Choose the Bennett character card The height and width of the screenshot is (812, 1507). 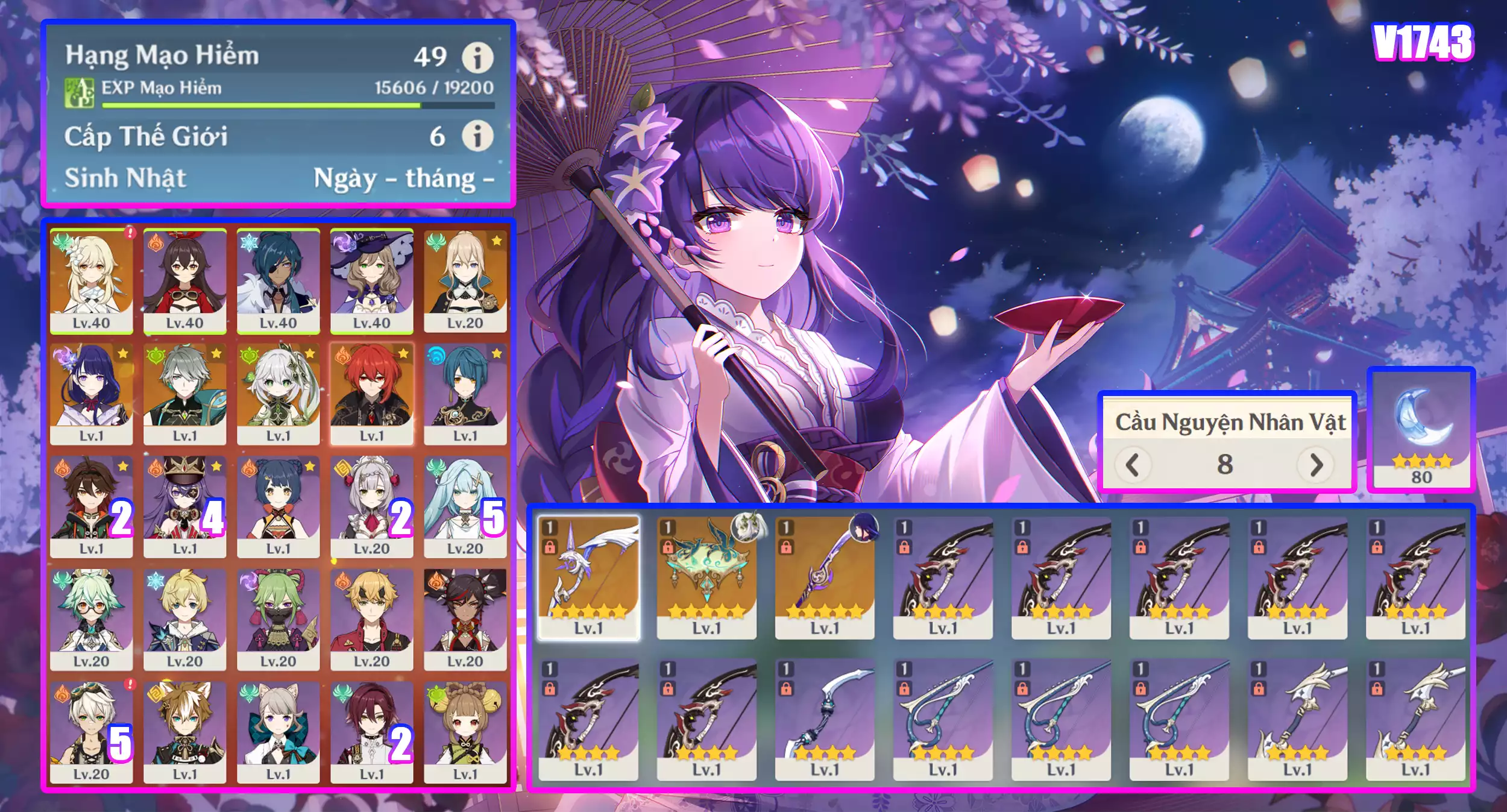click(x=92, y=731)
